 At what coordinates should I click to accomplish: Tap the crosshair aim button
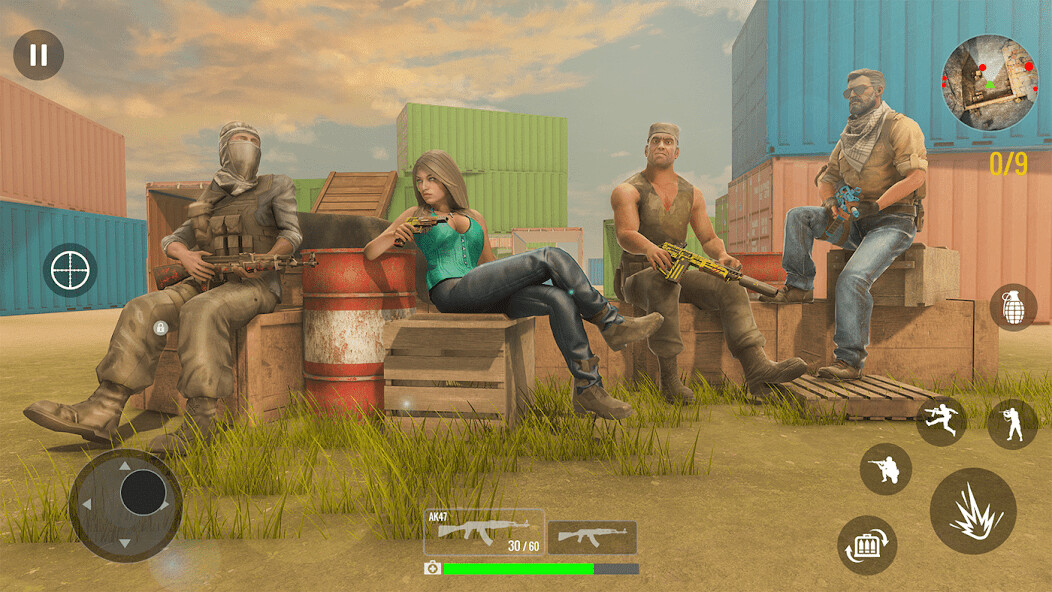70,270
